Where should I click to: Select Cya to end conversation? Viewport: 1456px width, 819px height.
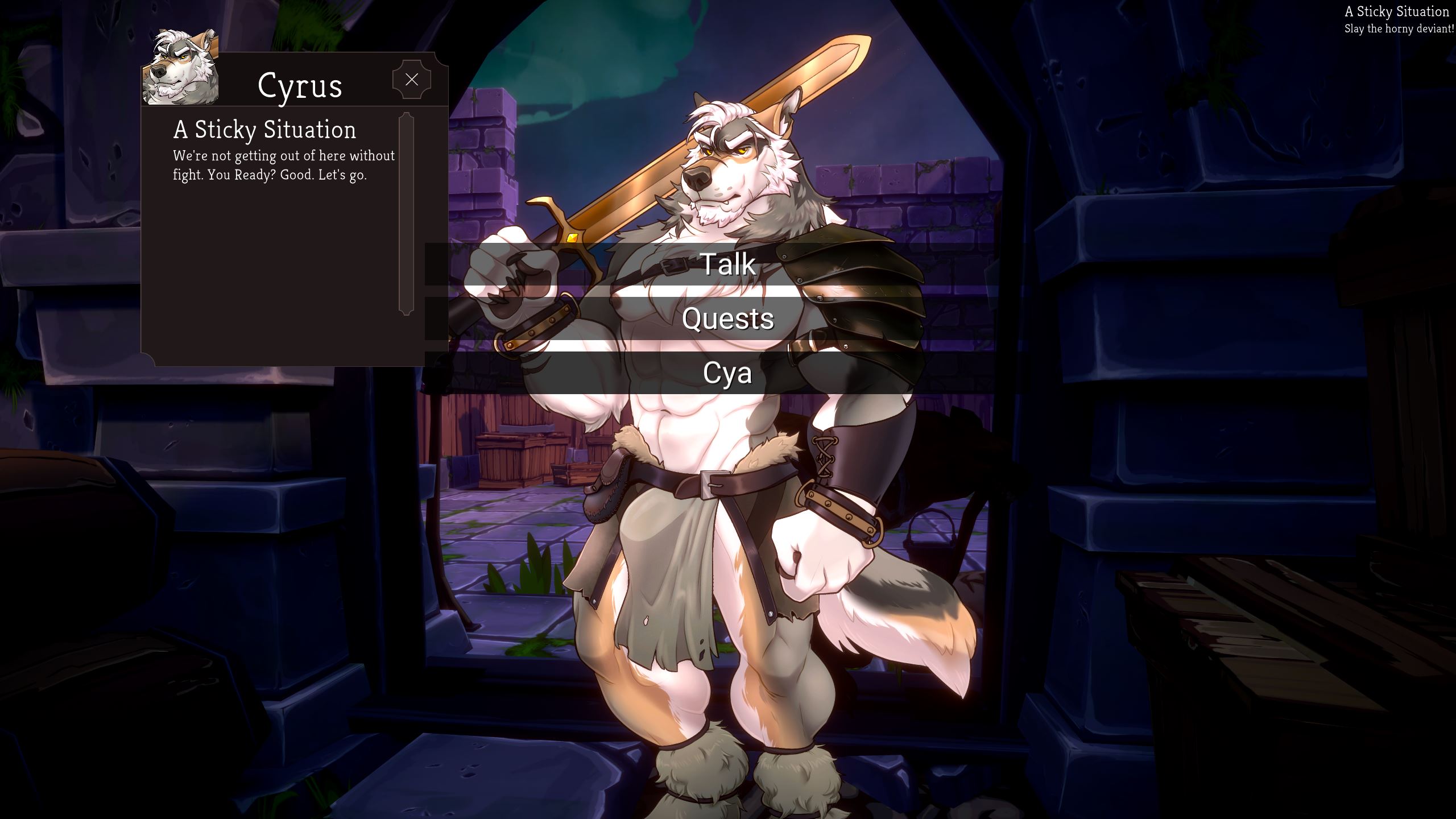(727, 373)
